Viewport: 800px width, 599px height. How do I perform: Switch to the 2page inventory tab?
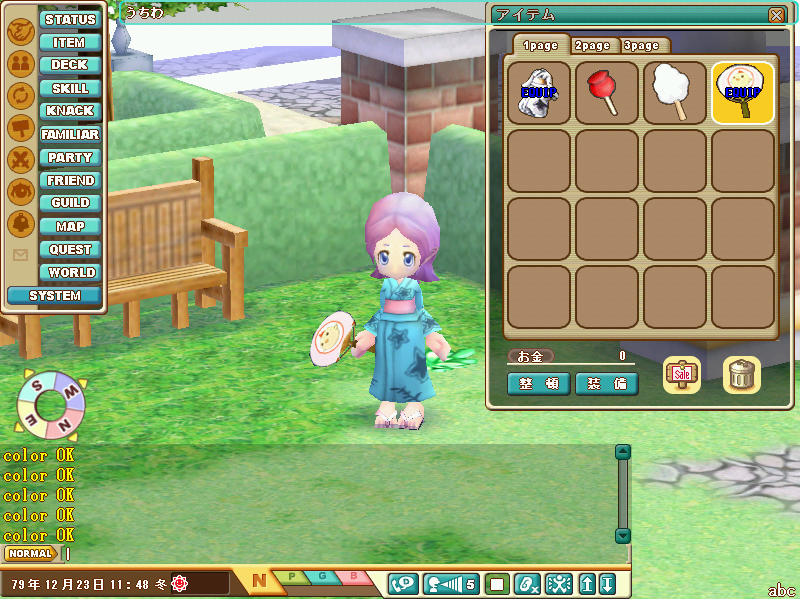click(x=592, y=45)
